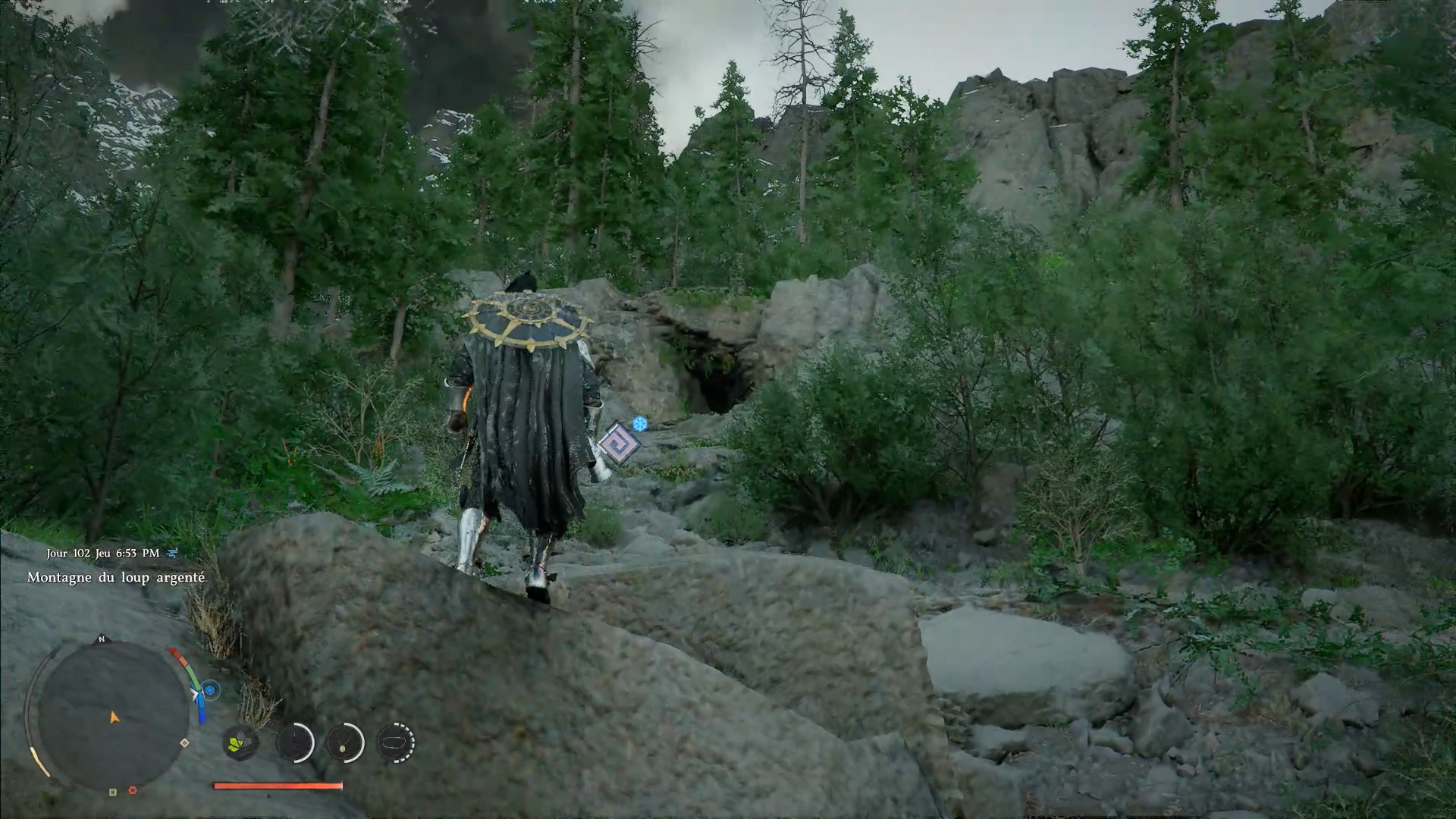The height and width of the screenshot is (819, 1456).
Task: Select the red hexagon marker on minimap edge
Action: (x=133, y=790)
